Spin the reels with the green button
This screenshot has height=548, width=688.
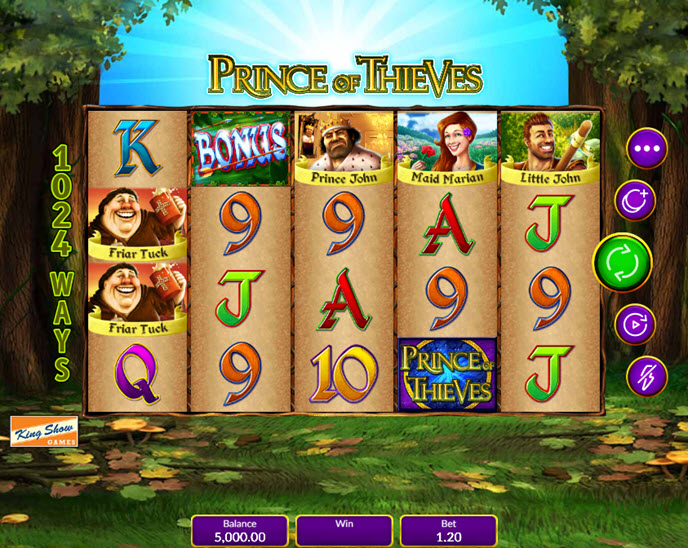point(622,263)
